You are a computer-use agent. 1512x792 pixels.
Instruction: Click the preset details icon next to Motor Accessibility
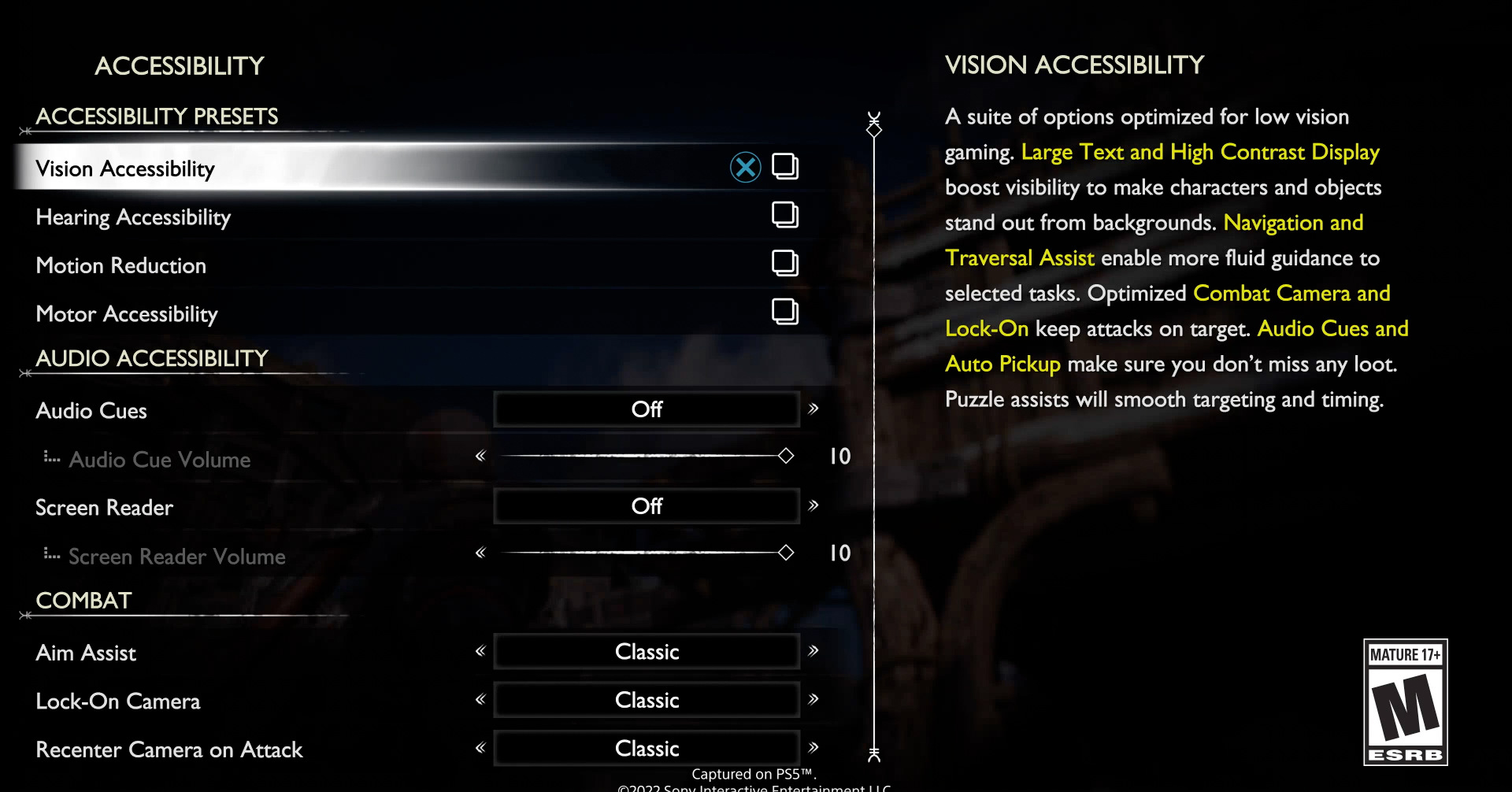[x=785, y=312]
